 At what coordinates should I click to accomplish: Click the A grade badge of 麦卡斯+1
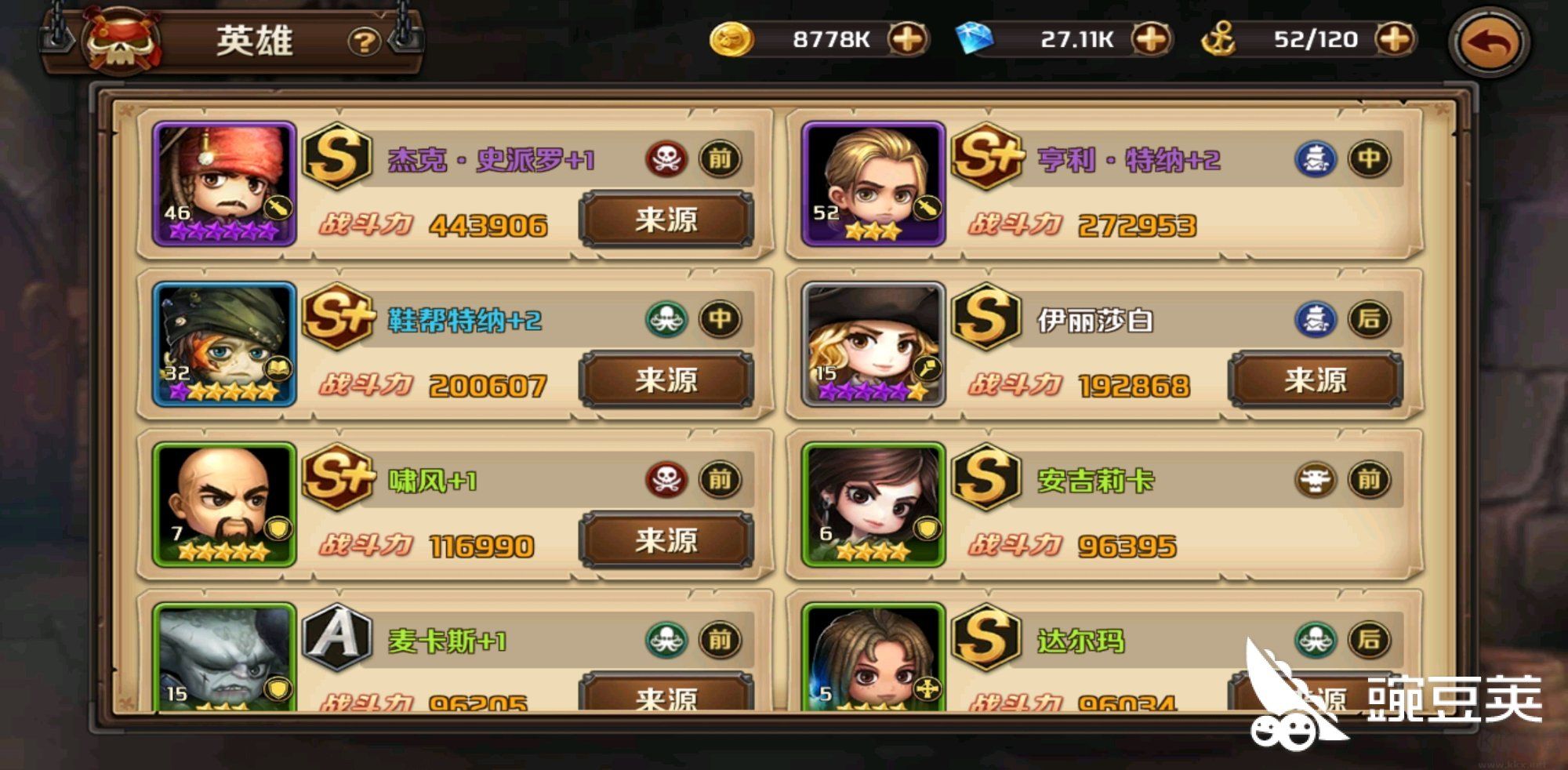[x=338, y=637]
